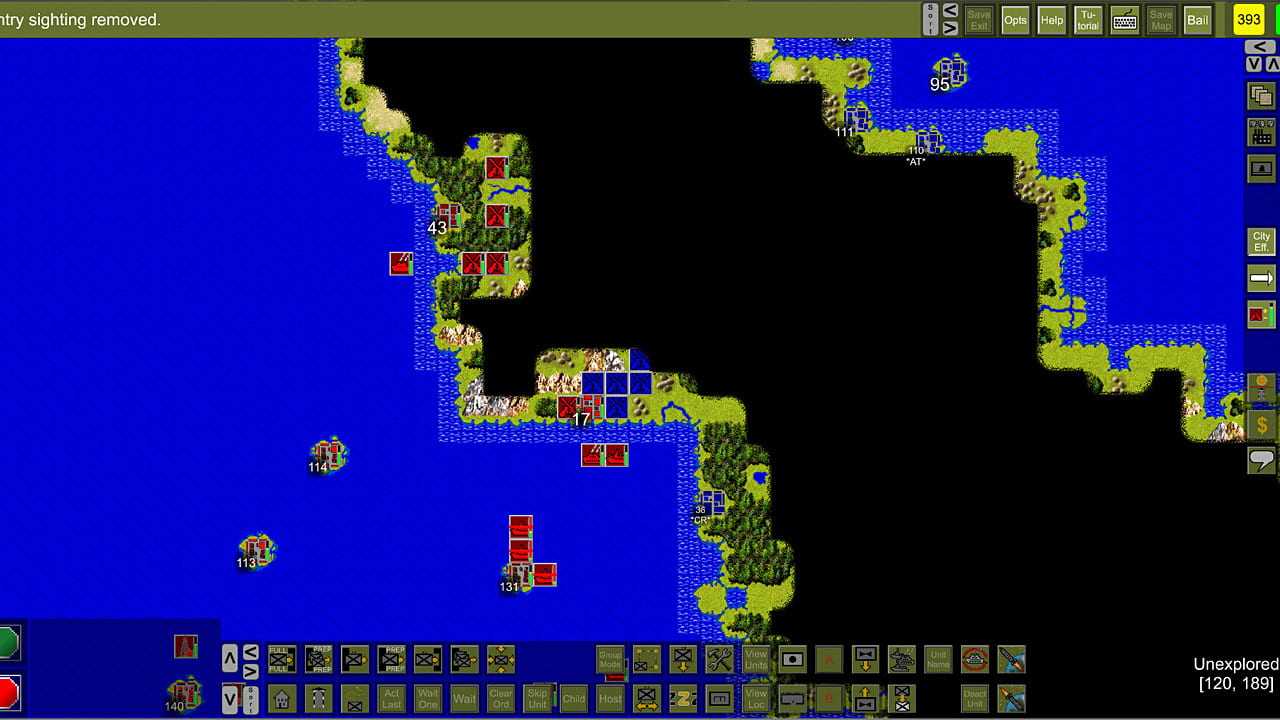Select the house home-city order icon
This screenshot has width=1280, height=720.
coord(282,698)
